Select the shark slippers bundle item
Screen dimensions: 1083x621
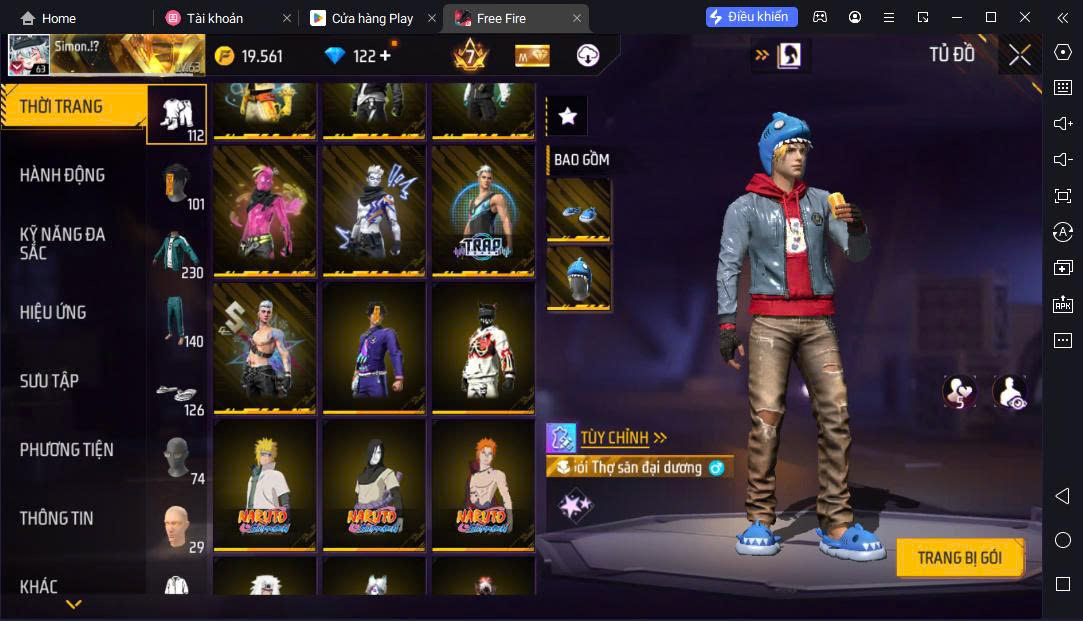[578, 211]
